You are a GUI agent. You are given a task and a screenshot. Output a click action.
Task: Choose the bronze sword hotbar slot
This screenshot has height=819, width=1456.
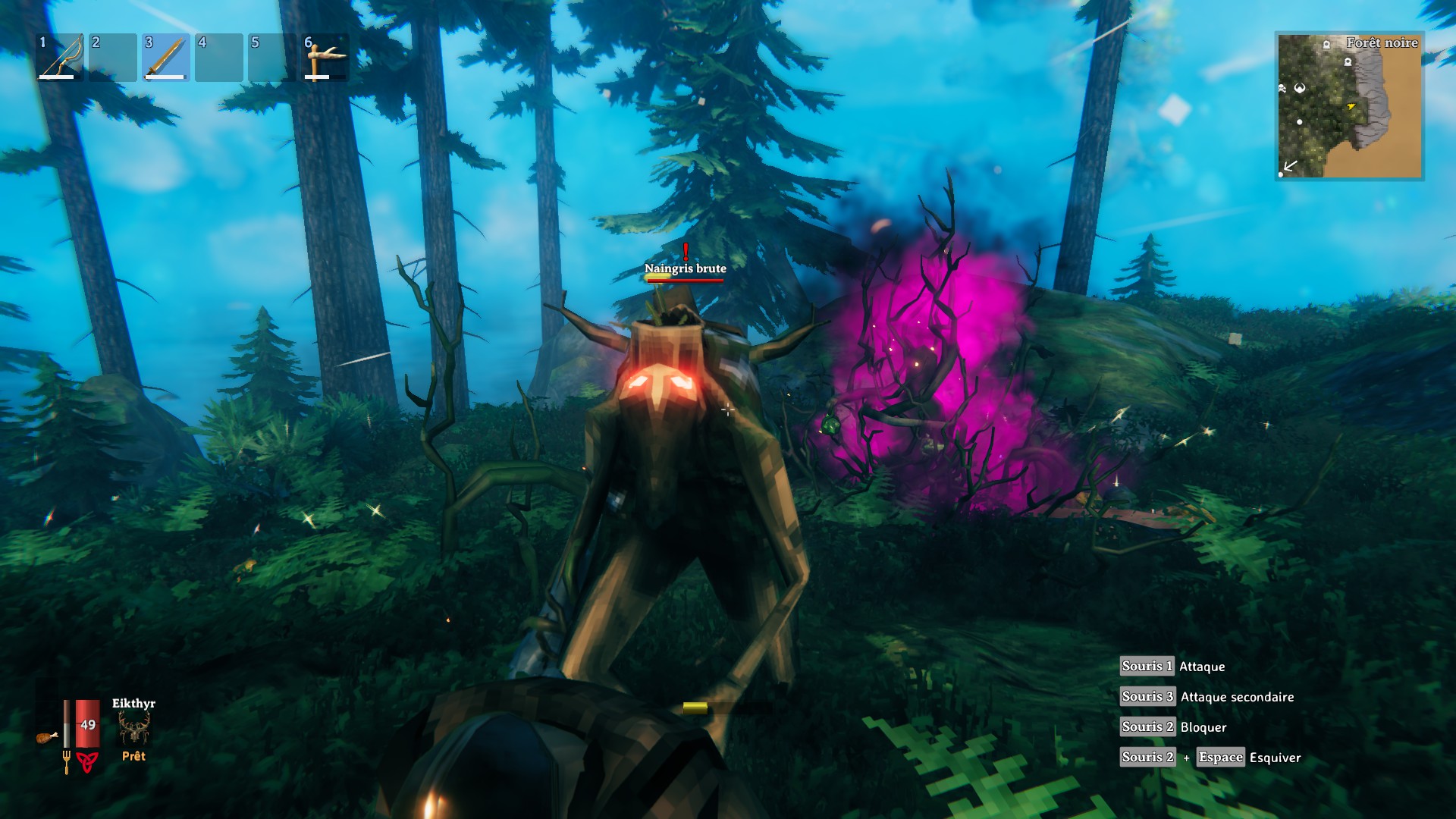point(166,58)
